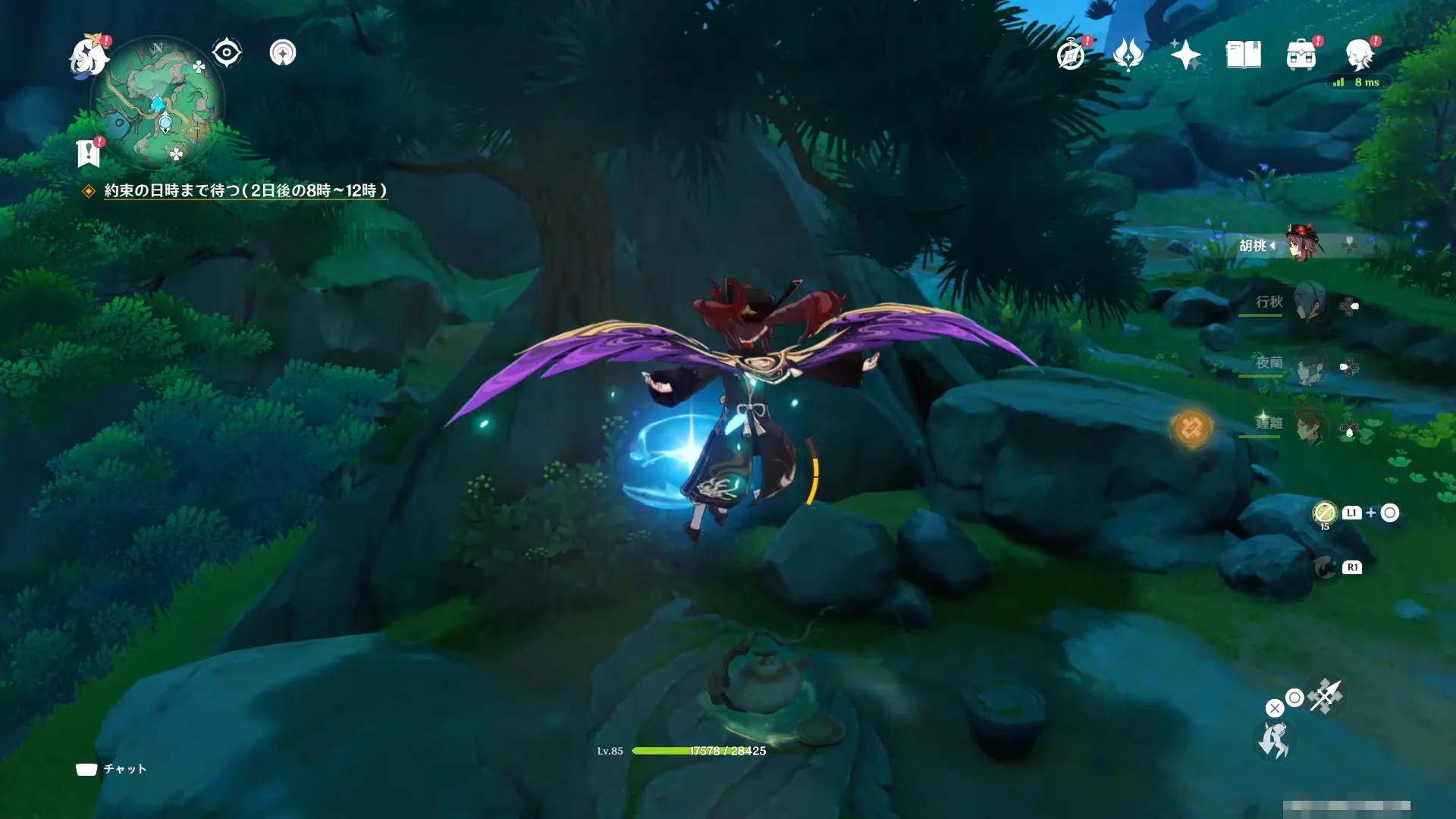Open the events compass icon
The width and height of the screenshot is (1456, 819).
(1071, 55)
